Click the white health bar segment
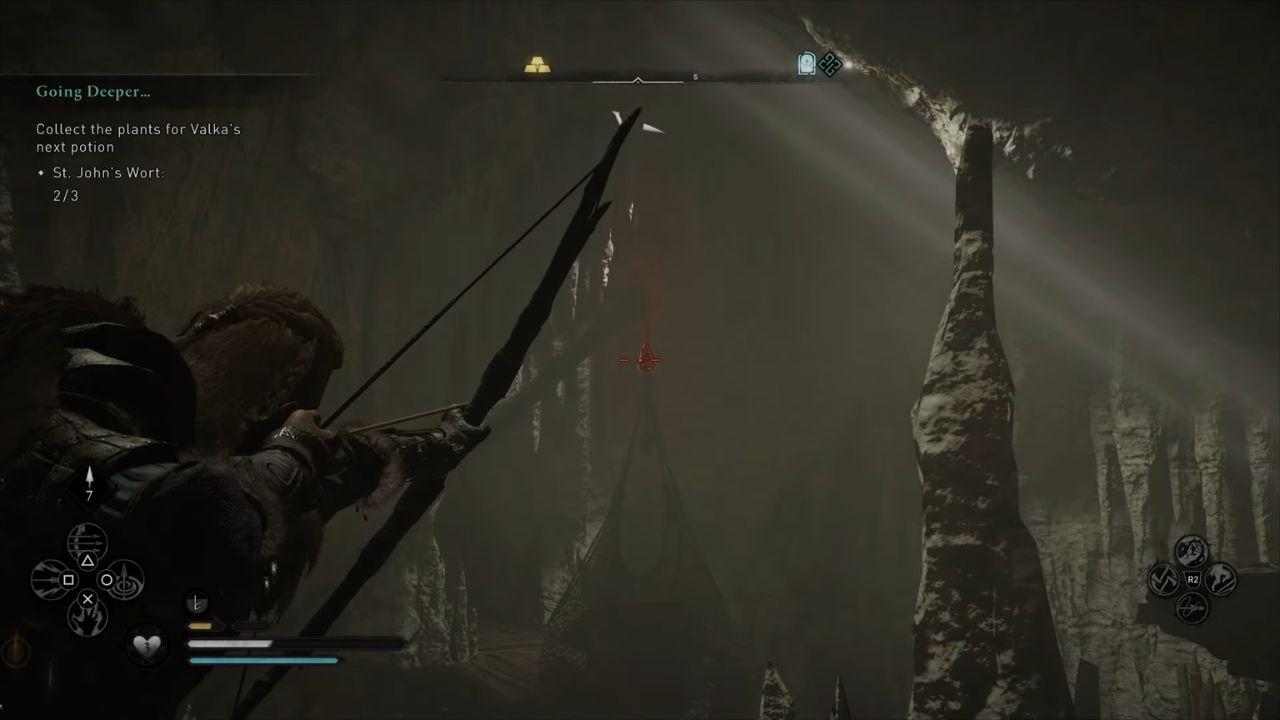 230,643
